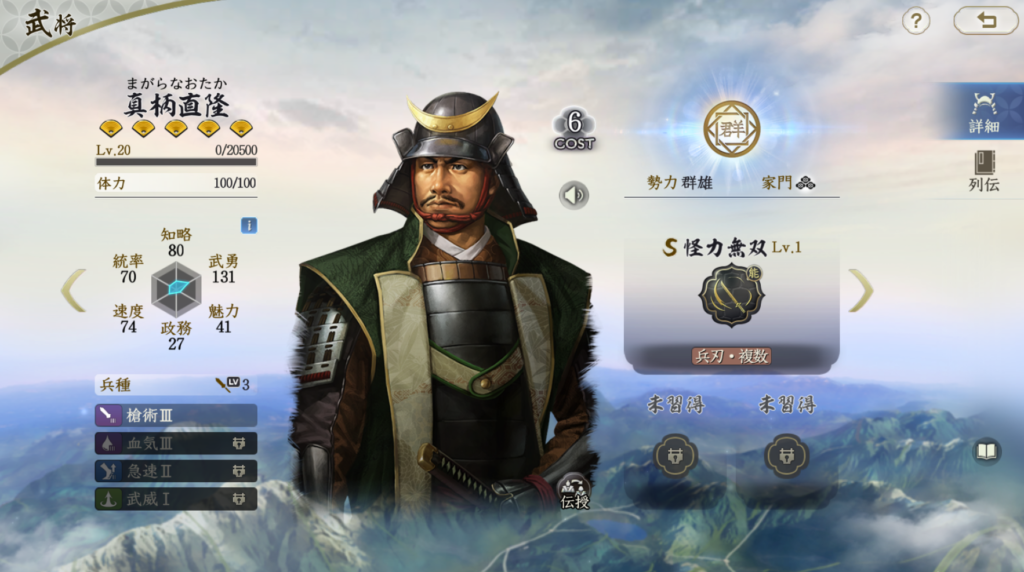Select the locked 血気Ⅲ trait row
This screenshot has height=572, width=1024.
tap(176, 443)
